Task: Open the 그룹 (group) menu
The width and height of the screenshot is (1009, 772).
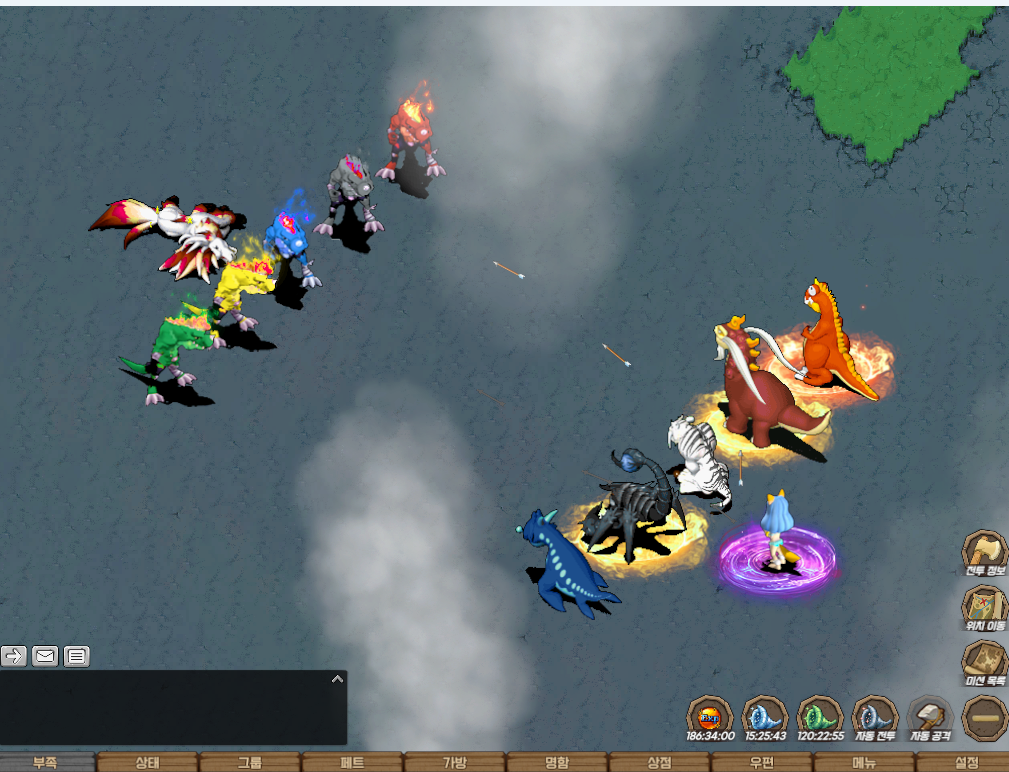Action: point(250,762)
